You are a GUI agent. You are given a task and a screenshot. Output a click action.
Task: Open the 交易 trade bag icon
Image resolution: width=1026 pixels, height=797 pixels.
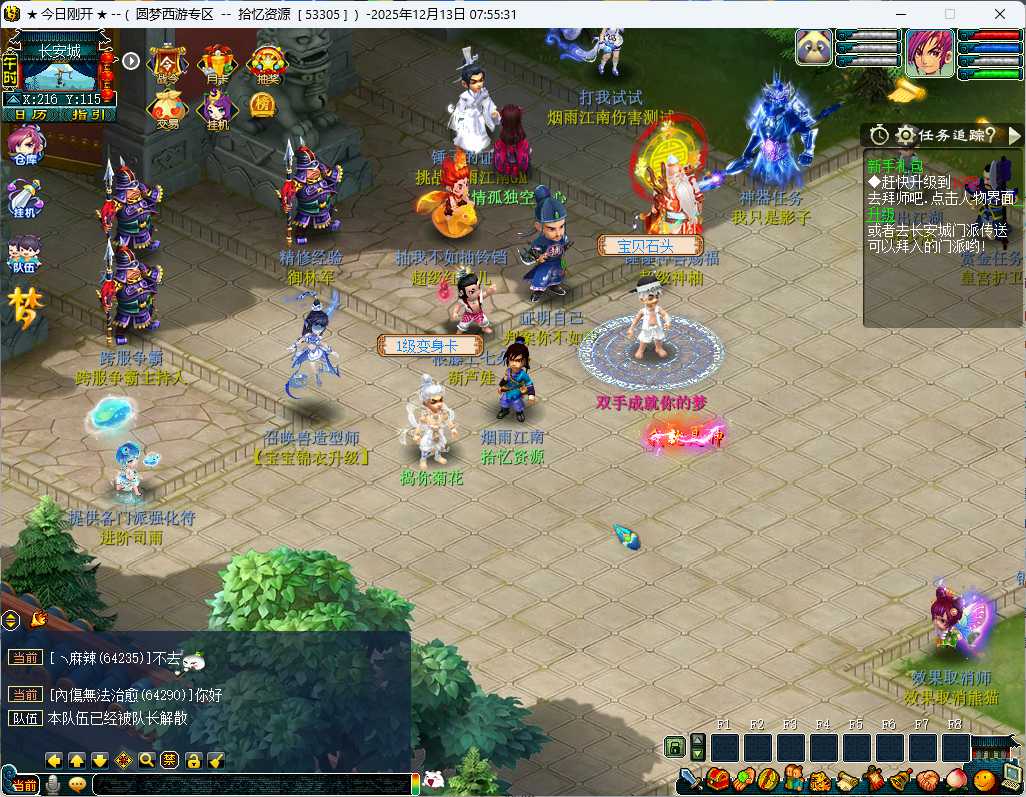coord(166,110)
